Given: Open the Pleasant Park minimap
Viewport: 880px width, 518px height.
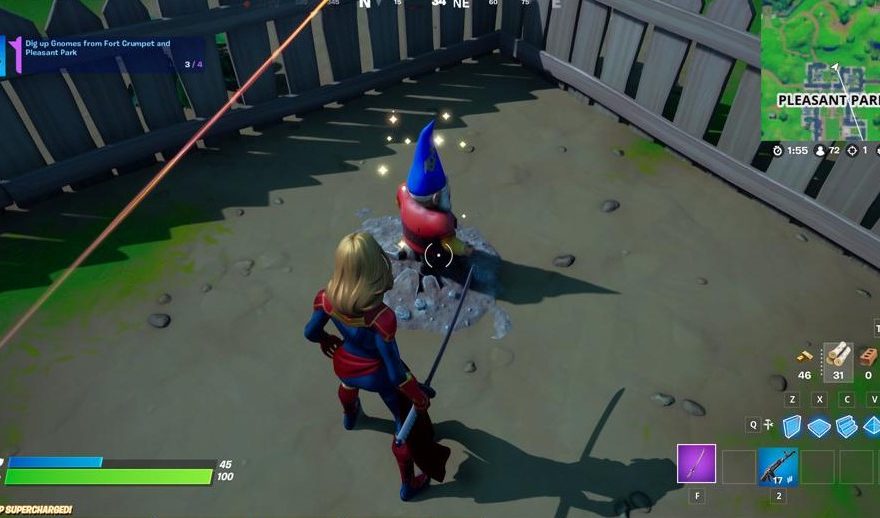Looking at the screenshot, I should [821, 69].
